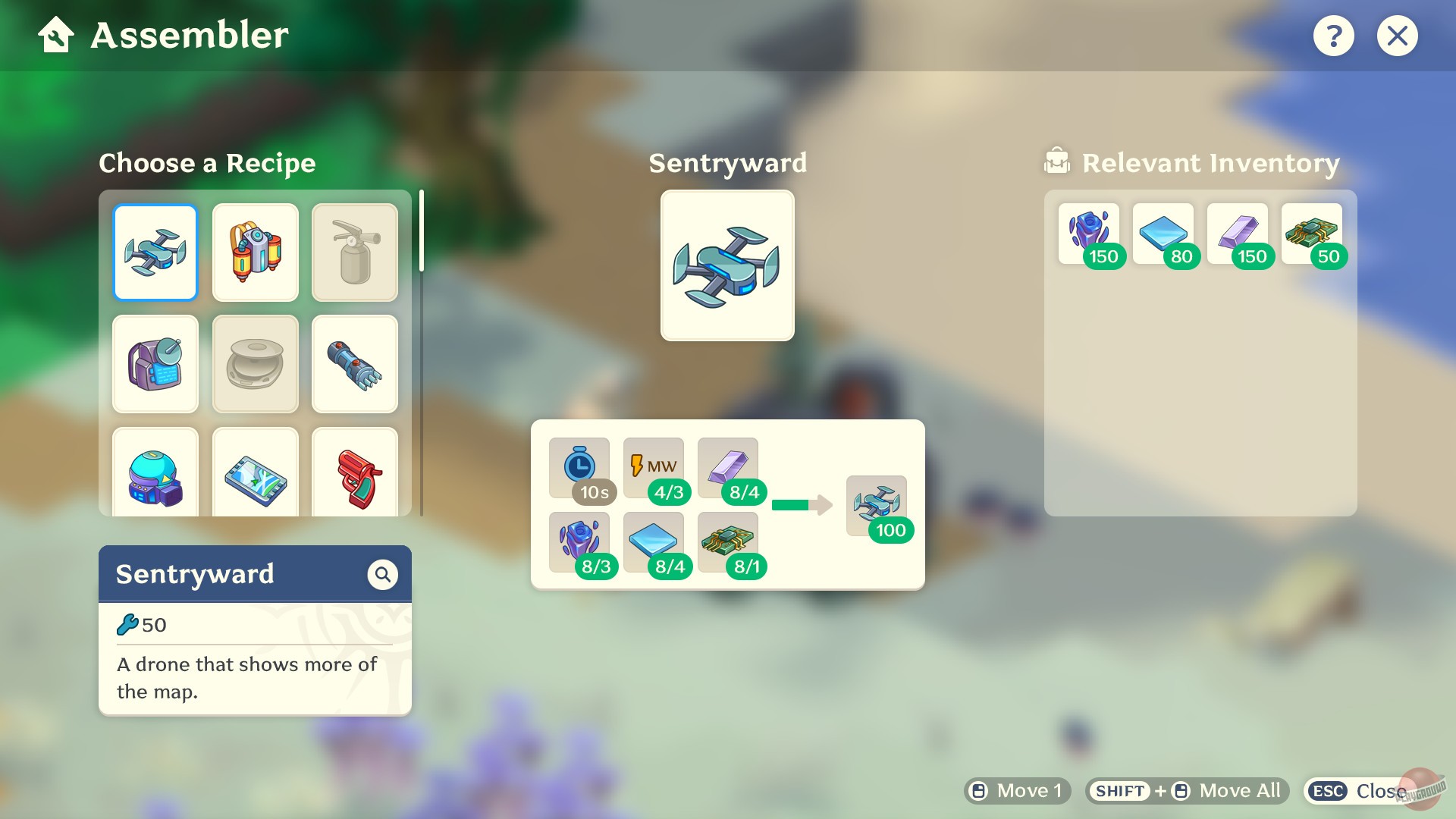Choose the map tablet recipe

click(255, 474)
